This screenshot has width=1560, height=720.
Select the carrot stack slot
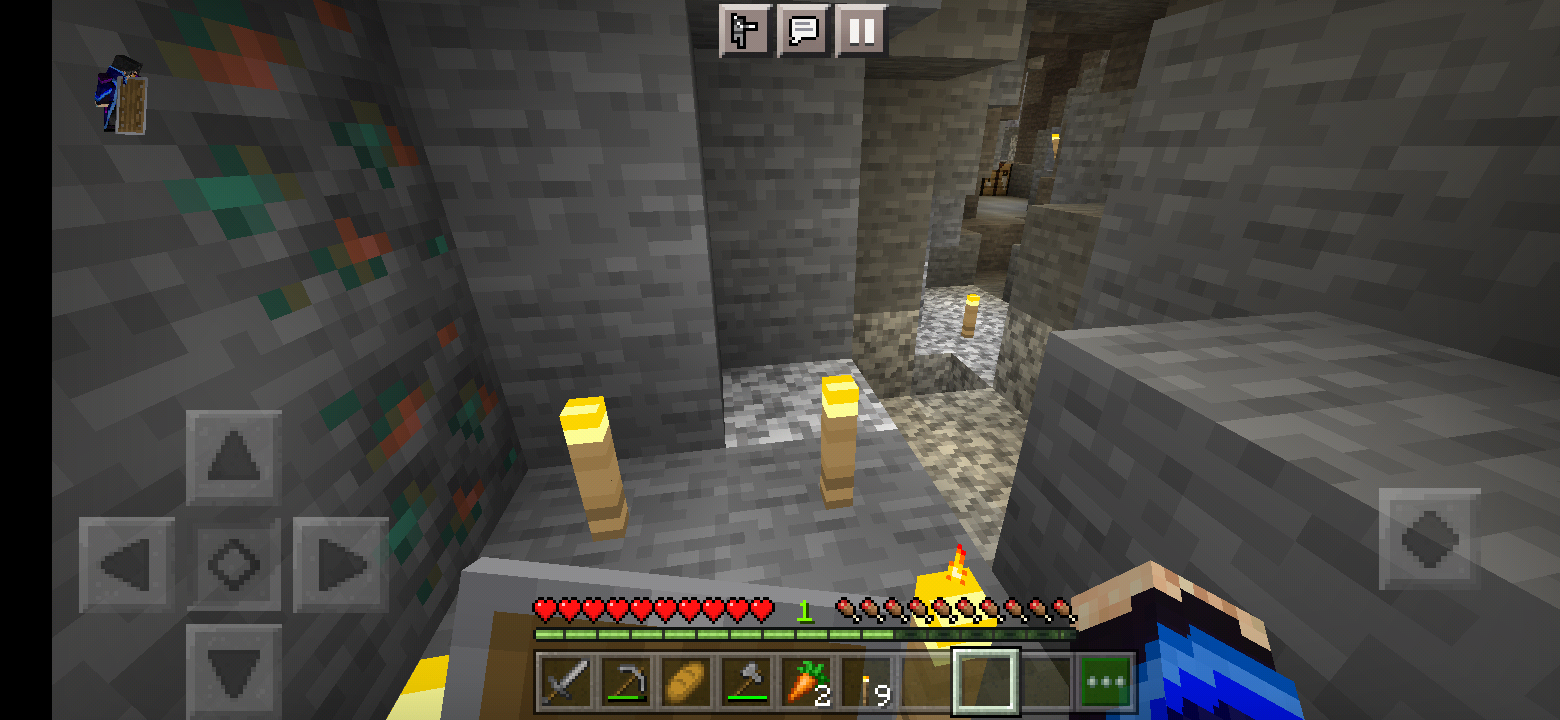tap(806, 683)
